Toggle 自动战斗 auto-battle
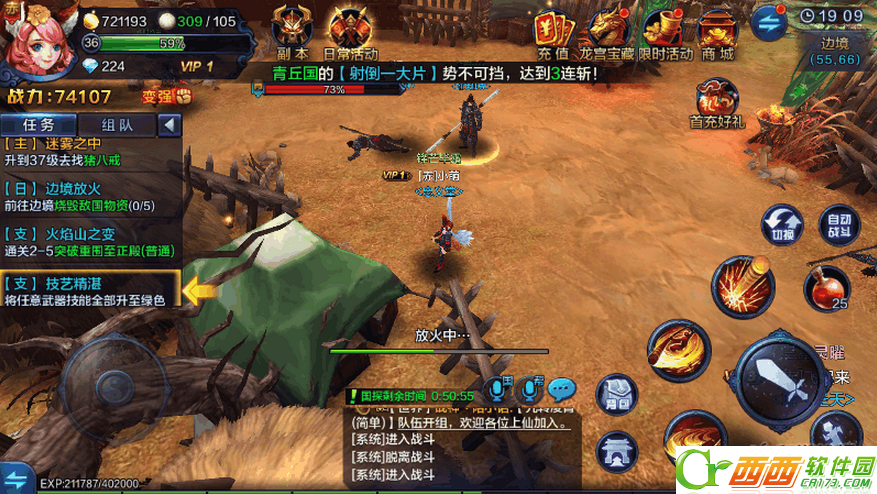Screen dimensions: 877x494 click(x=838, y=225)
